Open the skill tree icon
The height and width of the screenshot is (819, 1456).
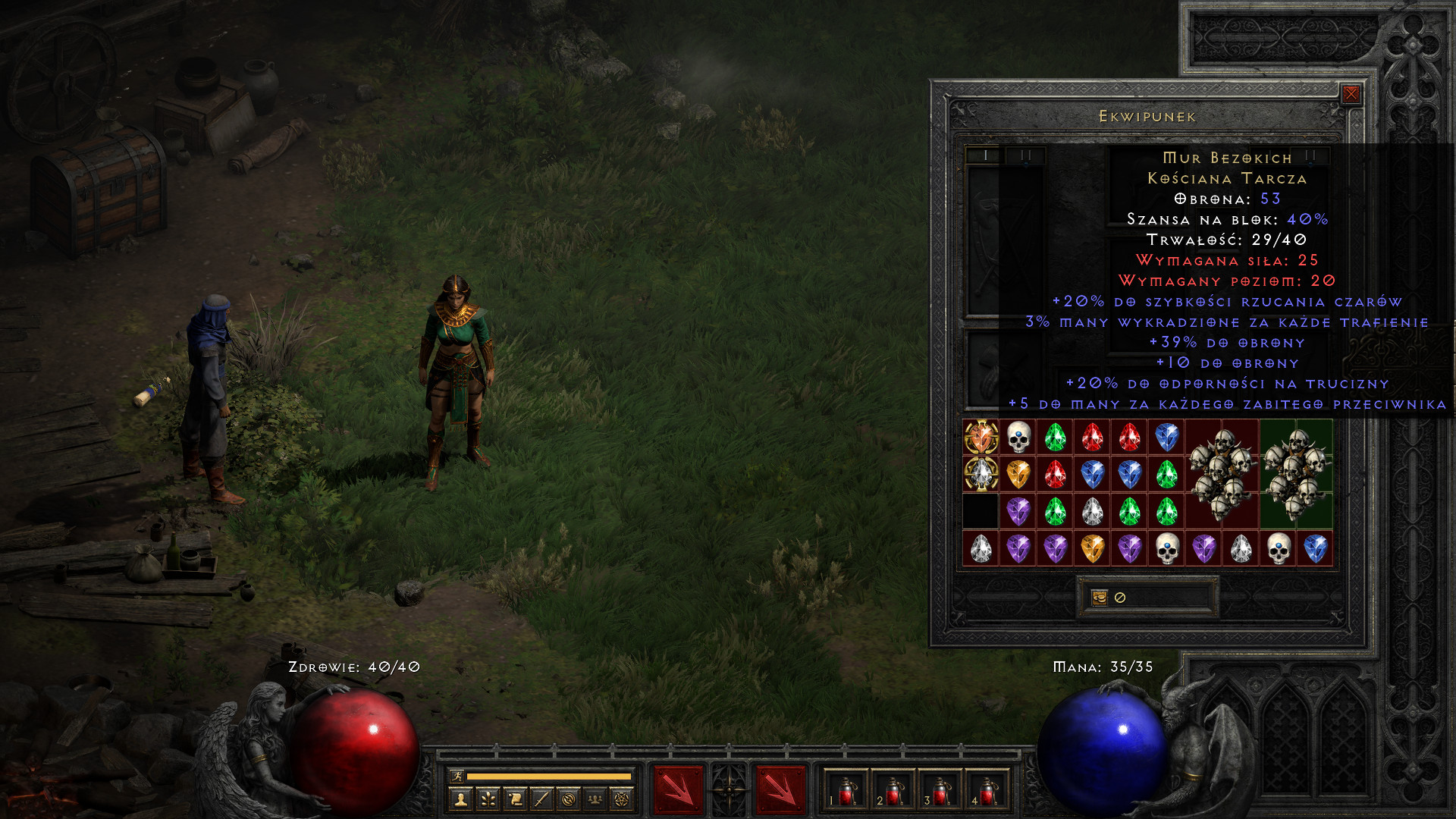[488, 799]
